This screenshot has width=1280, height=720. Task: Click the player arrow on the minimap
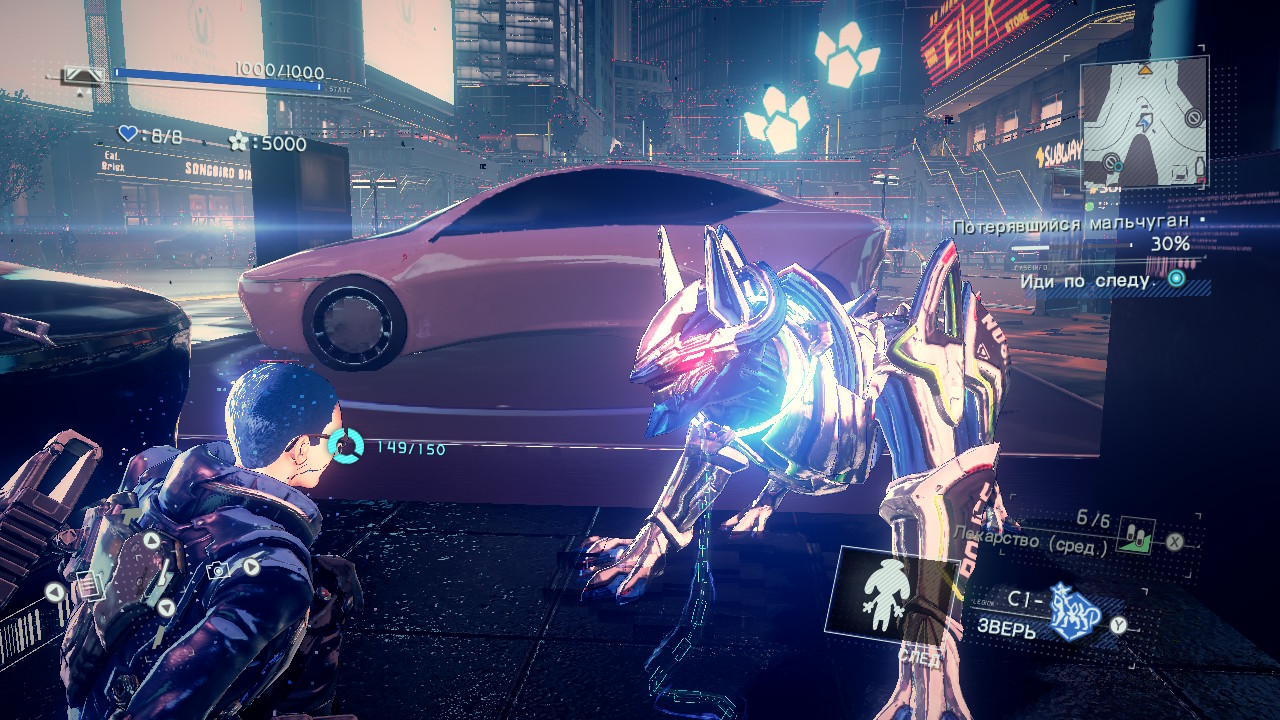coord(1144,124)
